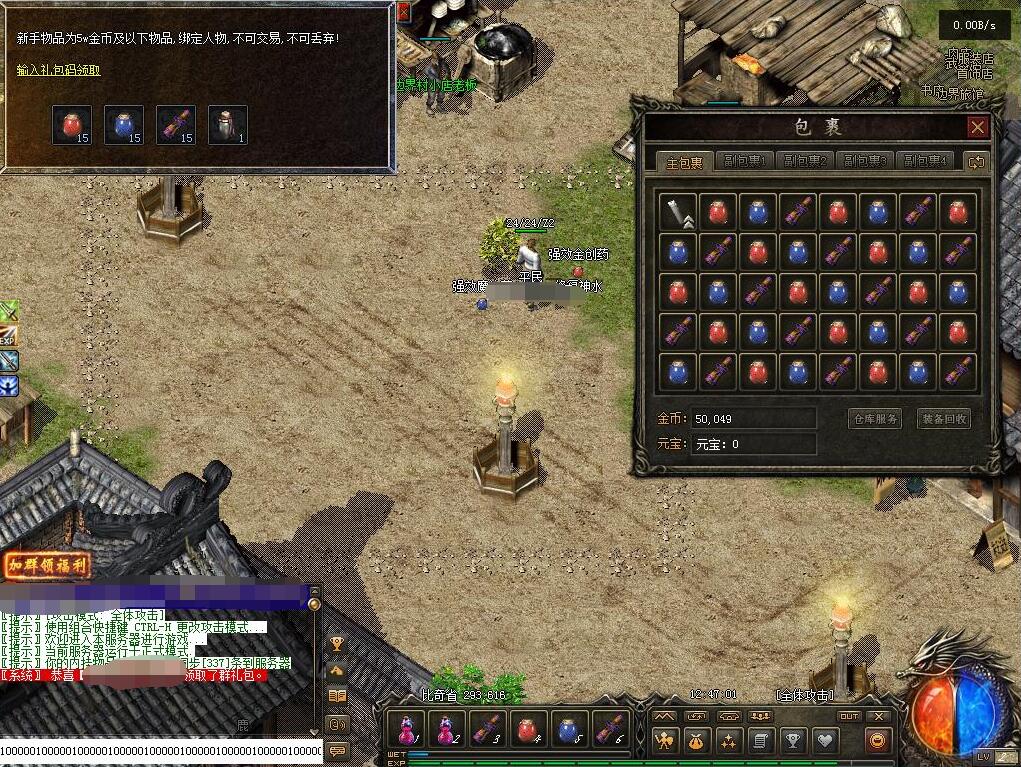Select the grey weapon item in bag

coord(678,212)
